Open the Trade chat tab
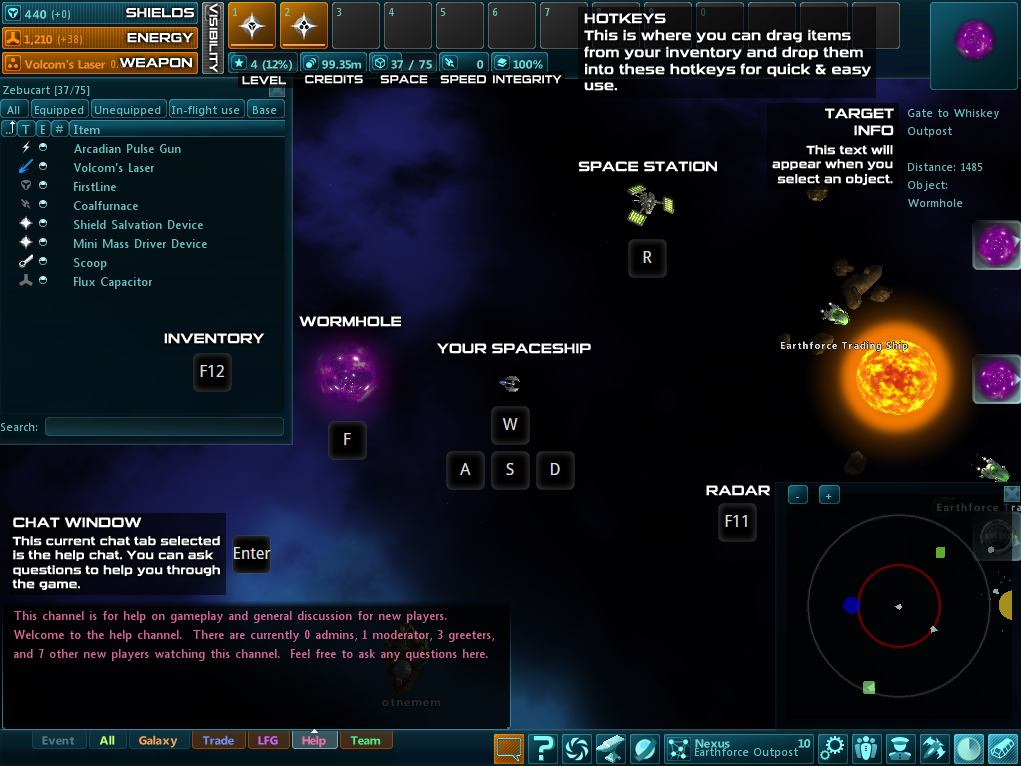The image size is (1021, 766). [x=218, y=741]
